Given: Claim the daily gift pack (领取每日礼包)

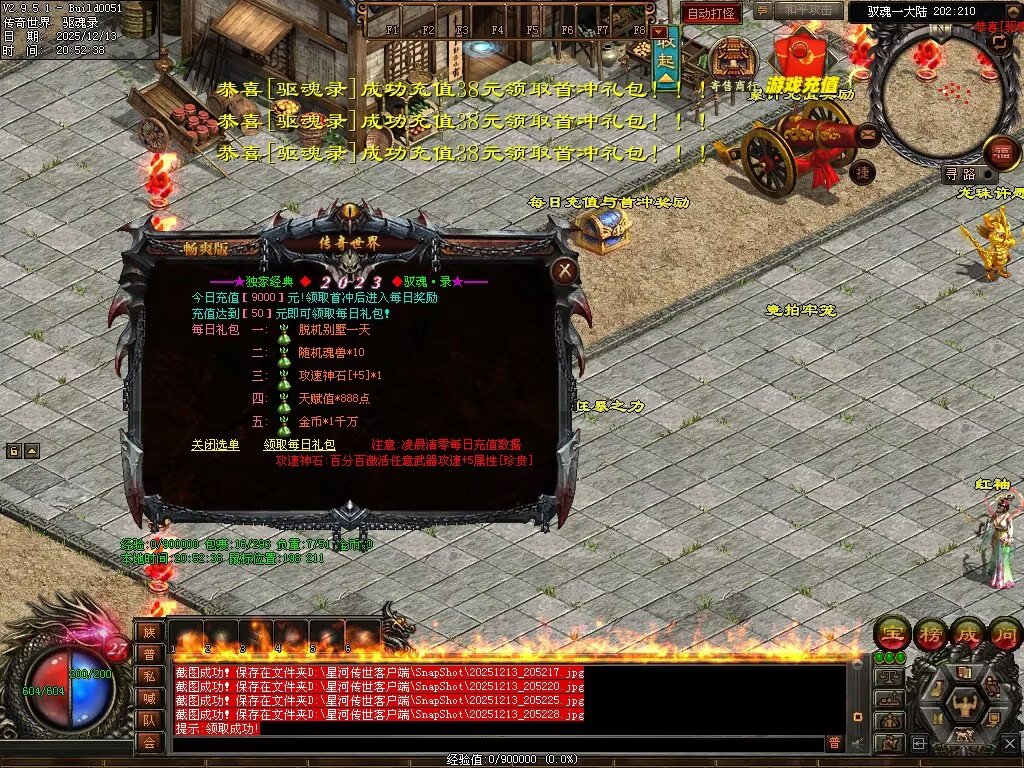Looking at the screenshot, I should pos(299,445).
